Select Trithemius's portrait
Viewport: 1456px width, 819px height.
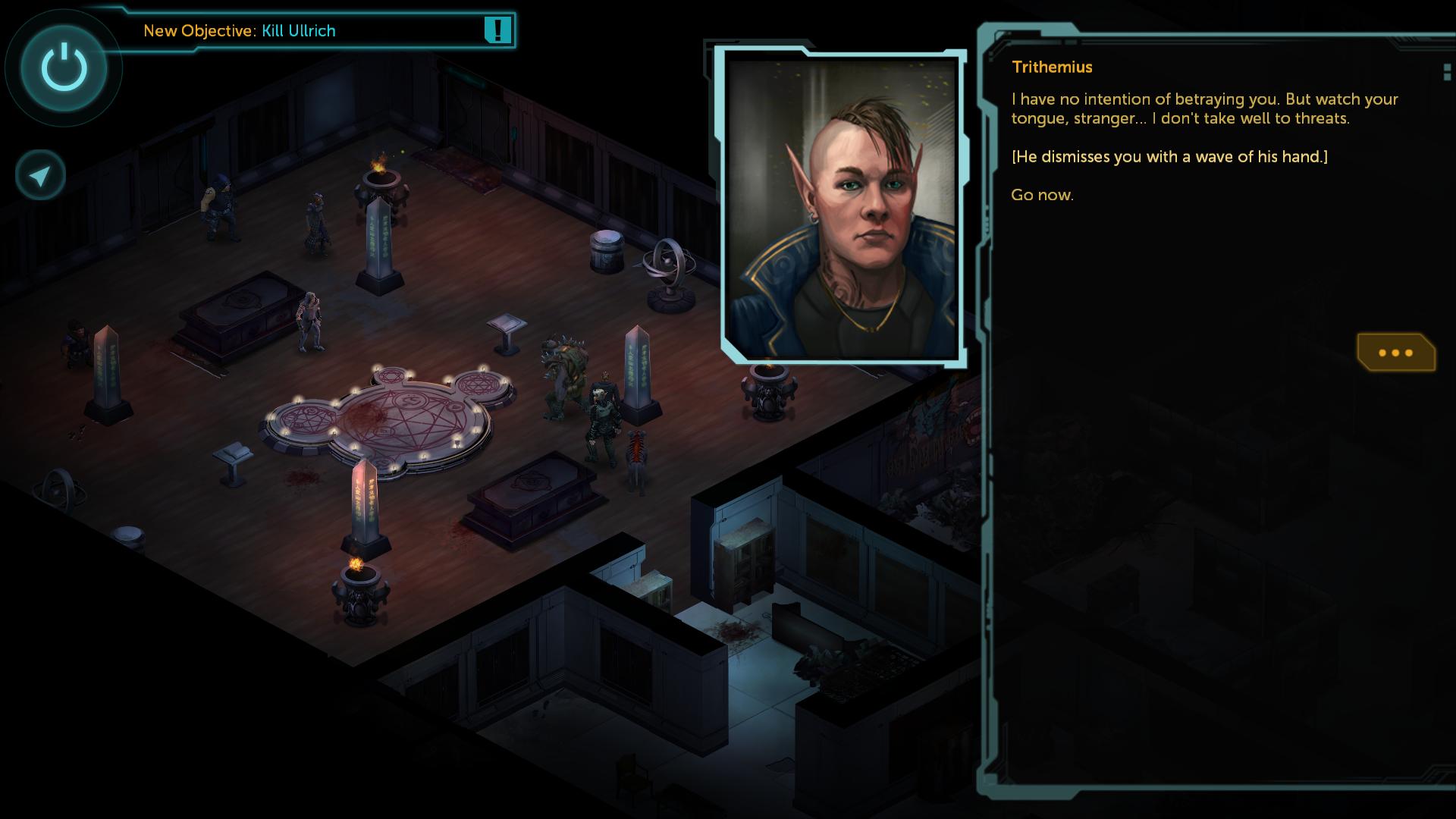tap(842, 206)
